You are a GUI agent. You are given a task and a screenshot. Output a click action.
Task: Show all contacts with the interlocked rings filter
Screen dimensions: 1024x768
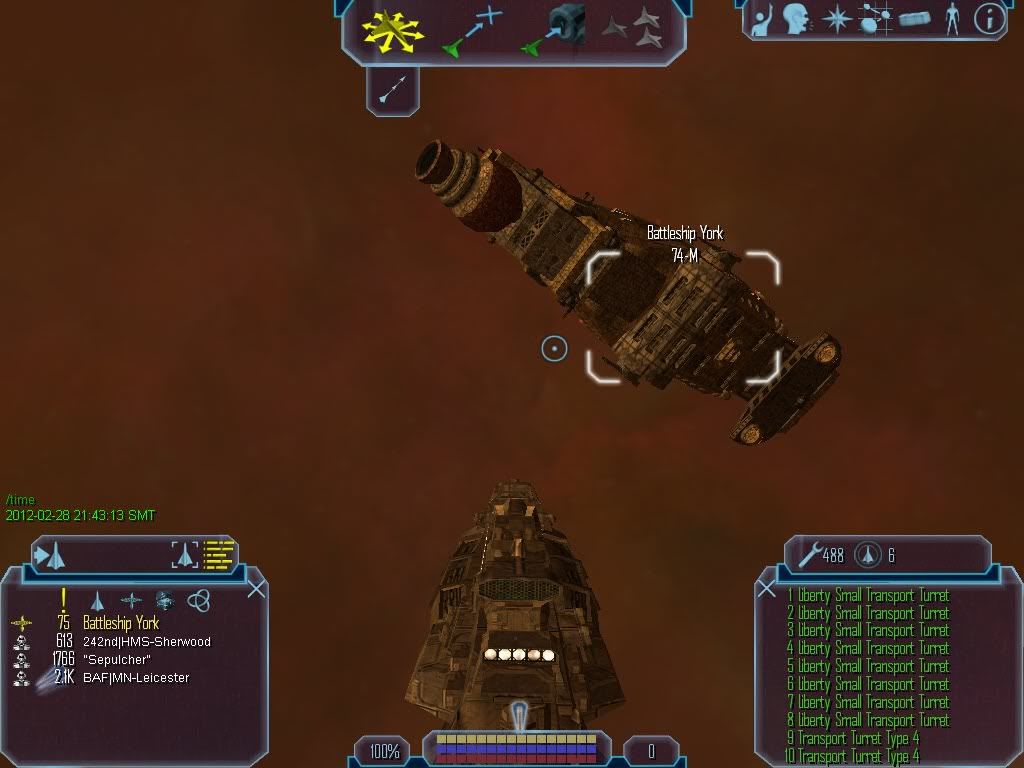click(x=199, y=600)
